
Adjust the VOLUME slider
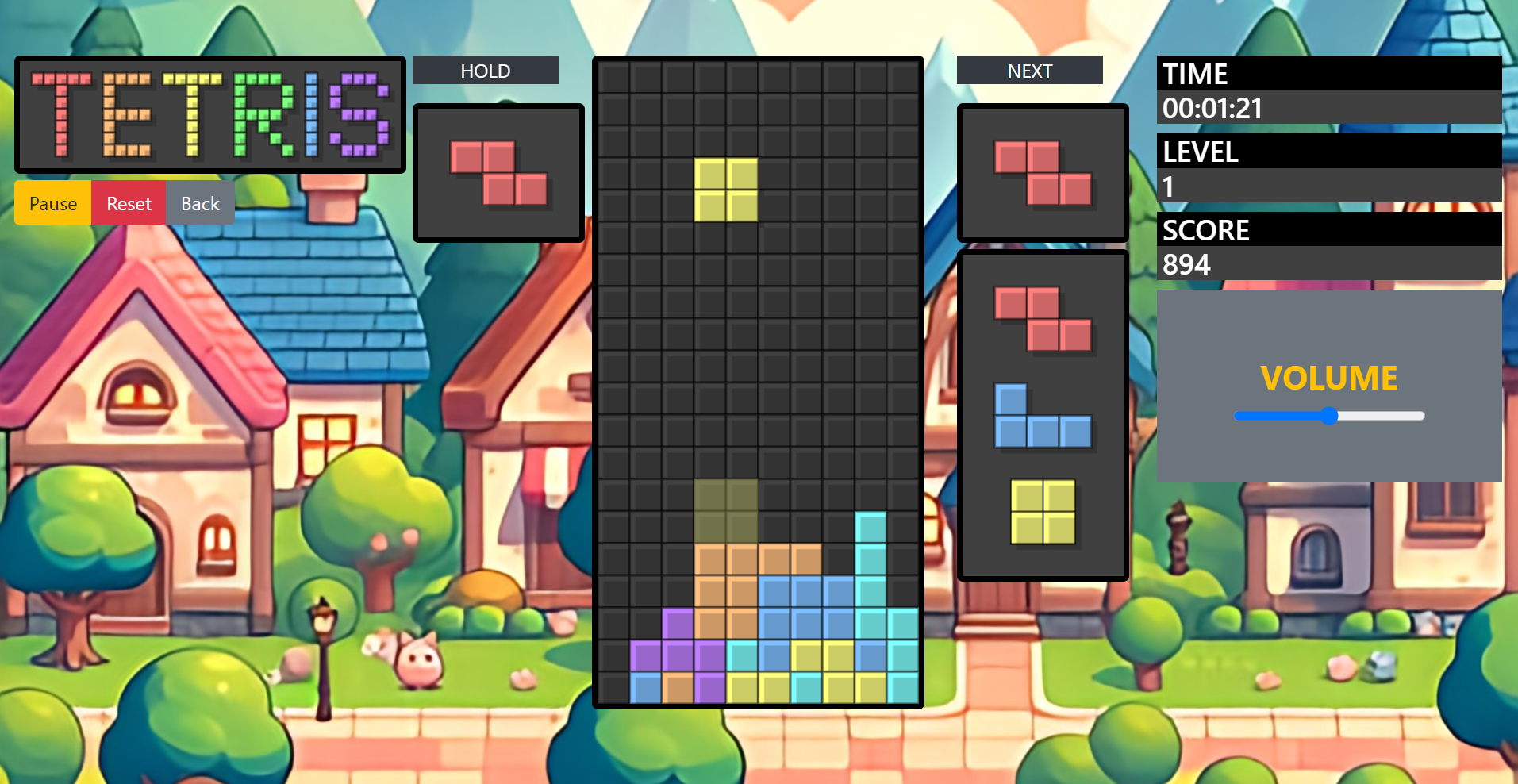click(1329, 415)
